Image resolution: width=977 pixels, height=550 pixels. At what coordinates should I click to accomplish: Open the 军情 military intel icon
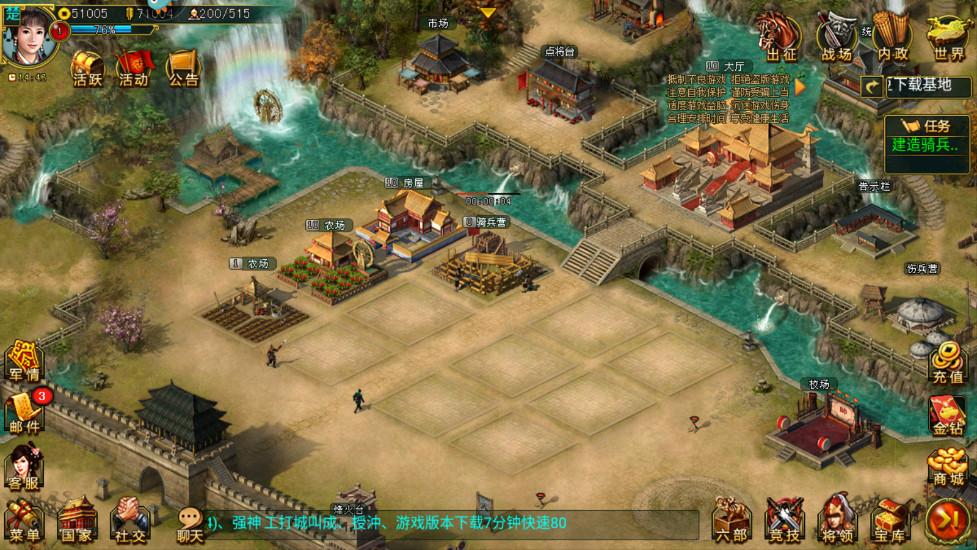[23, 361]
